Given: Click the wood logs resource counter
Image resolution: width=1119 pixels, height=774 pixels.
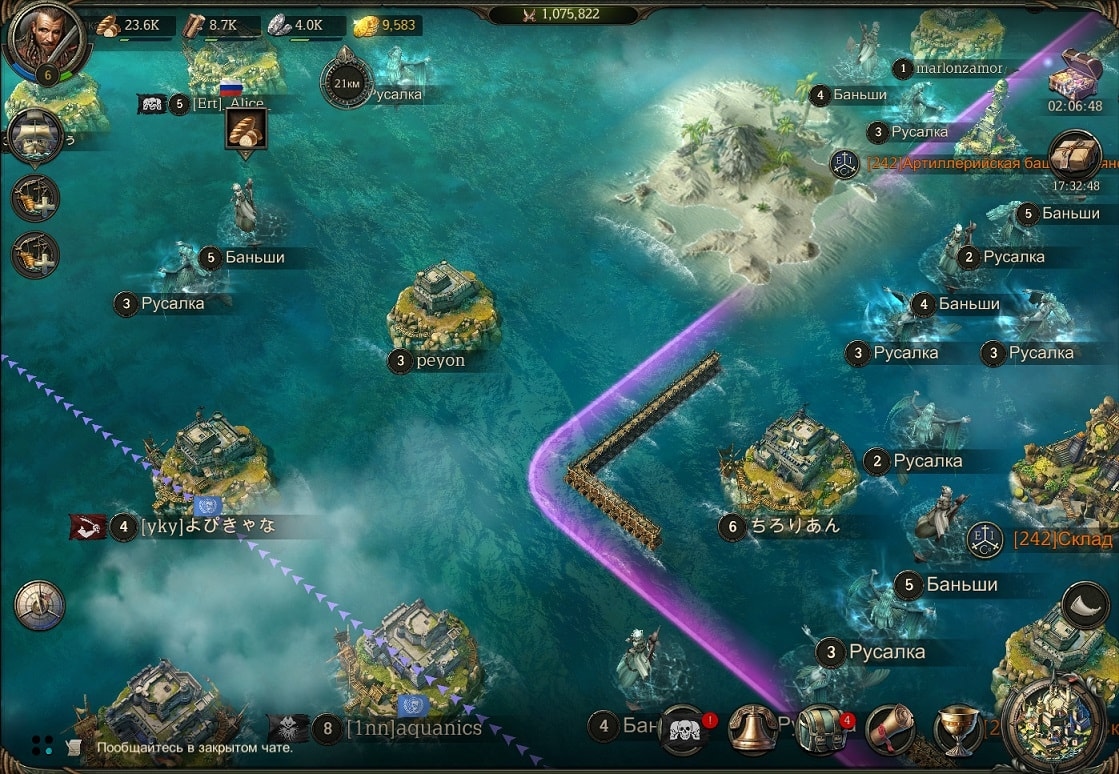Looking at the screenshot, I should pos(213,26).
